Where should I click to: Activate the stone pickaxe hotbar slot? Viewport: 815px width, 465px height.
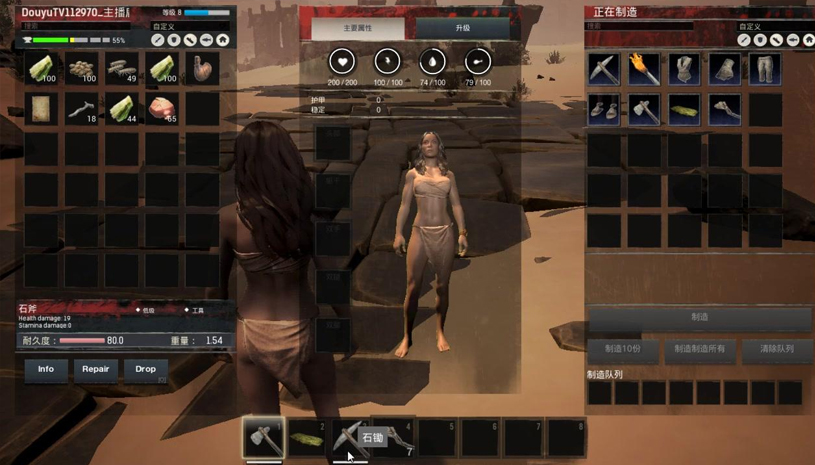tap(348, 438)
